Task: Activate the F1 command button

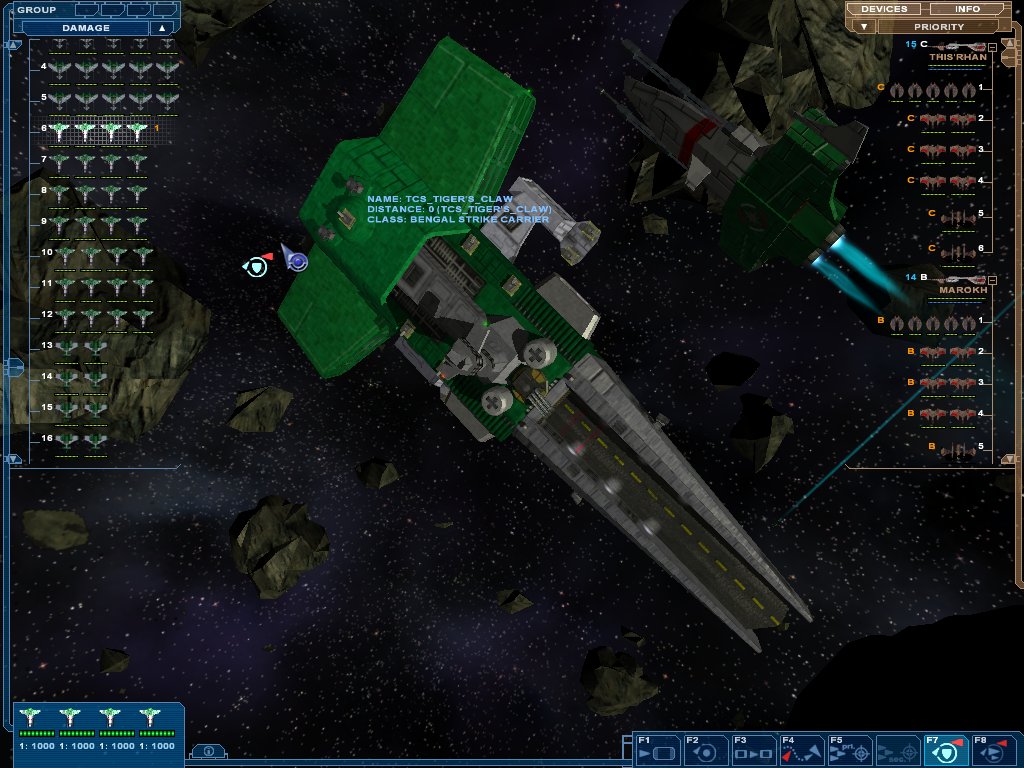Action: [x=657, y=750]
